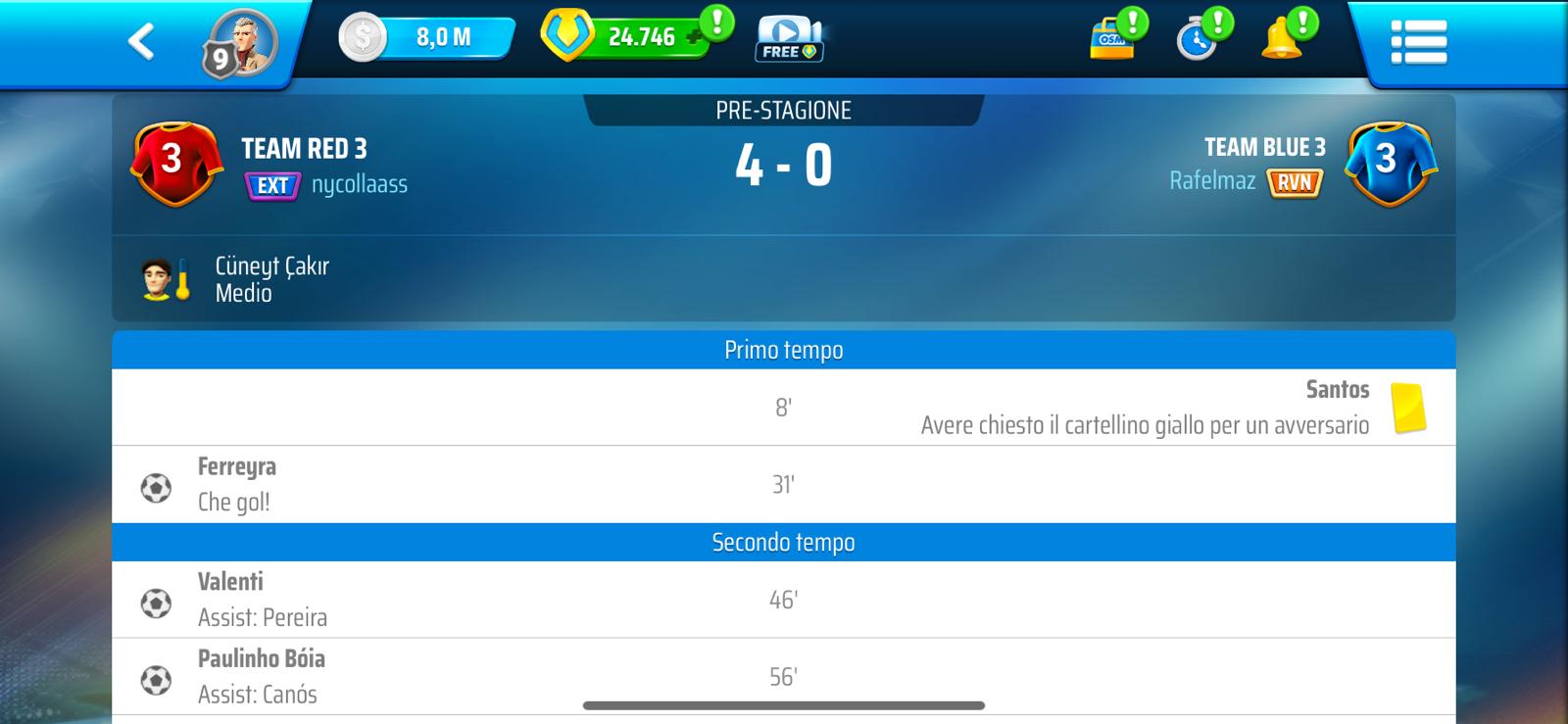Open the OSM shop basket icon
This screenshot has width=1568, height=724.
coord(1113,39)
